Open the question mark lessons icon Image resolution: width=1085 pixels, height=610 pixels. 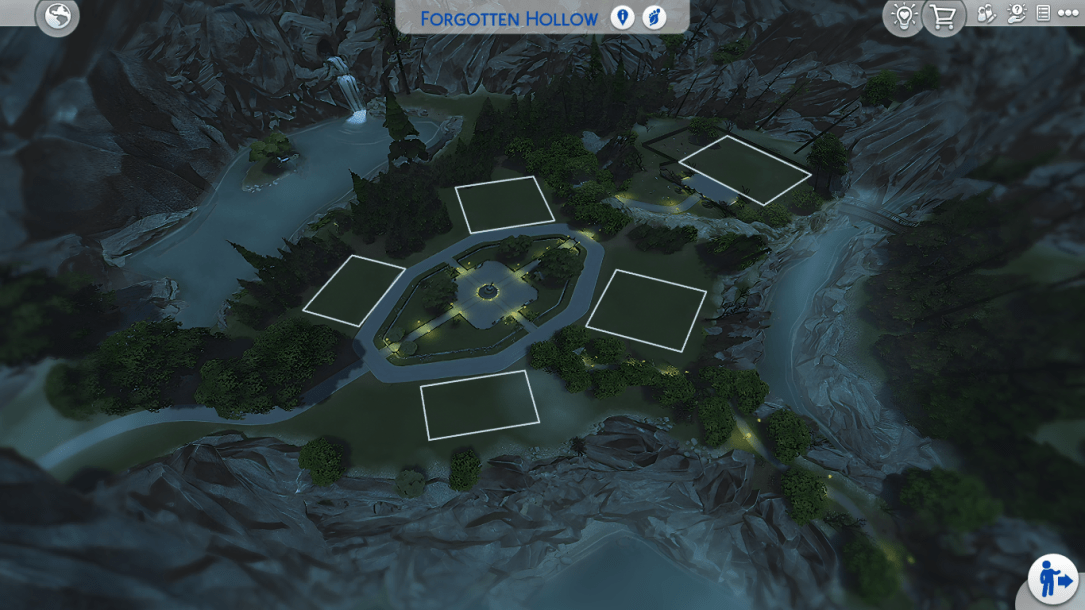tap(1016, 14)
